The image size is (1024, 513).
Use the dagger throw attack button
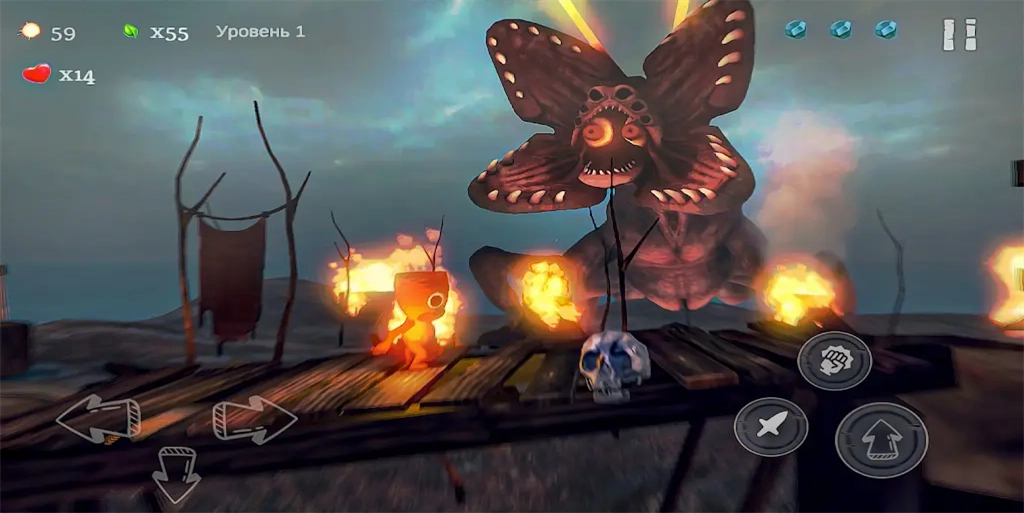coord(770,427)
